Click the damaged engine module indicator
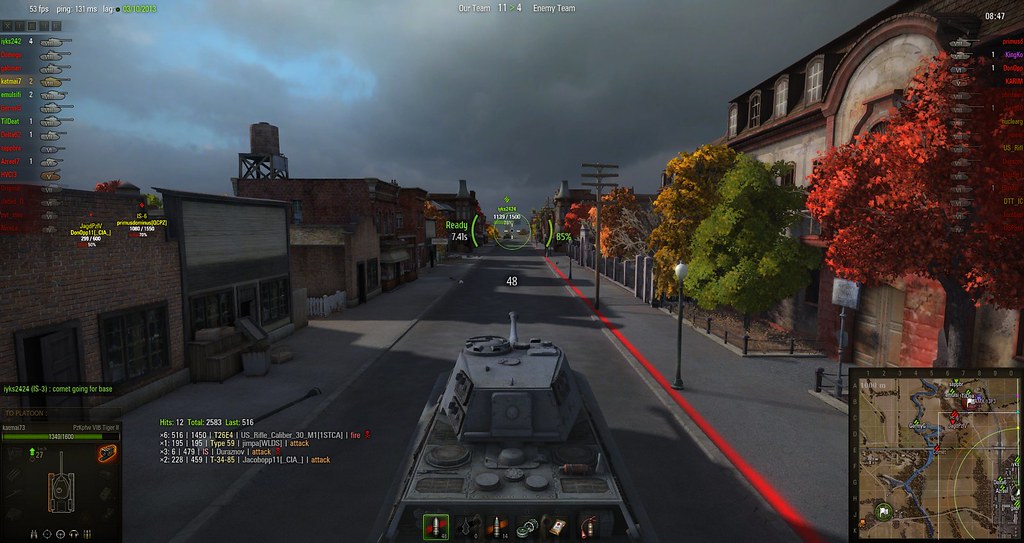The width and height of the screenshot is (1024, 543). (x=103, y=455)
